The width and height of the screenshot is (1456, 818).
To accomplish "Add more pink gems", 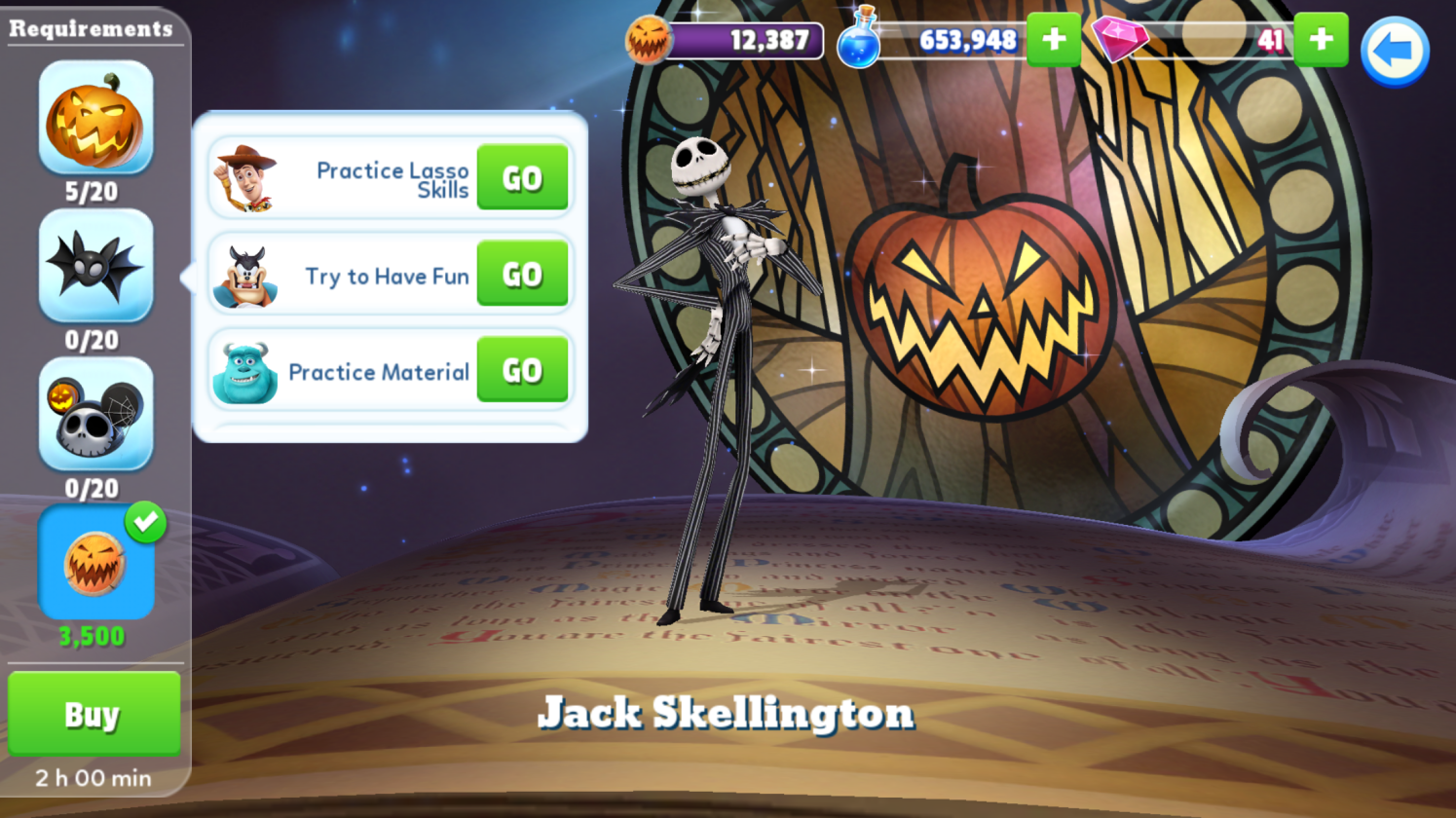I will [x=1321, y=40].
